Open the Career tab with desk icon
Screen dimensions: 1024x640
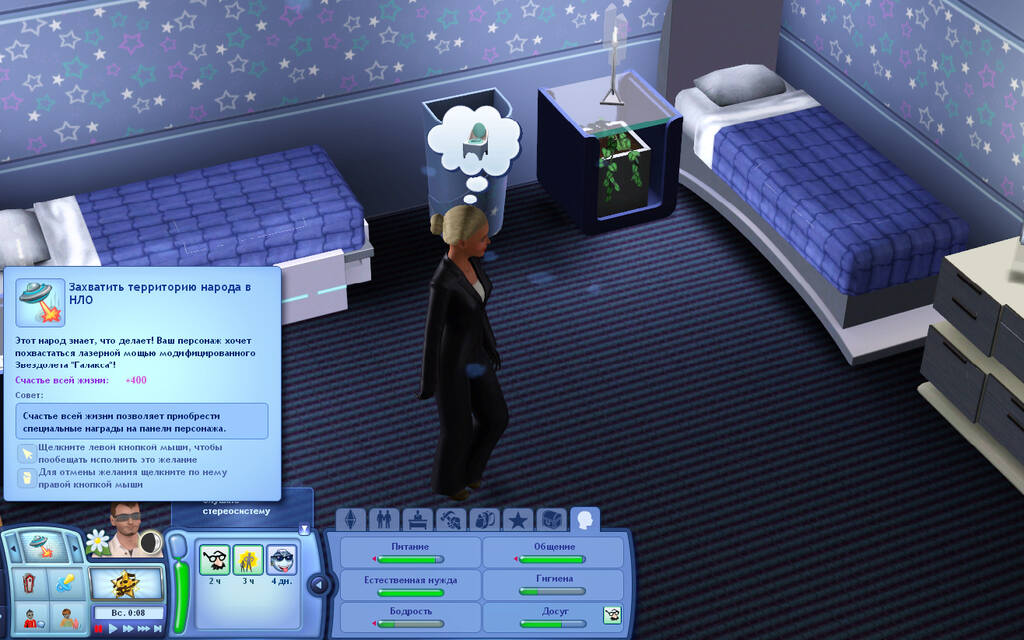coord(417,520)
